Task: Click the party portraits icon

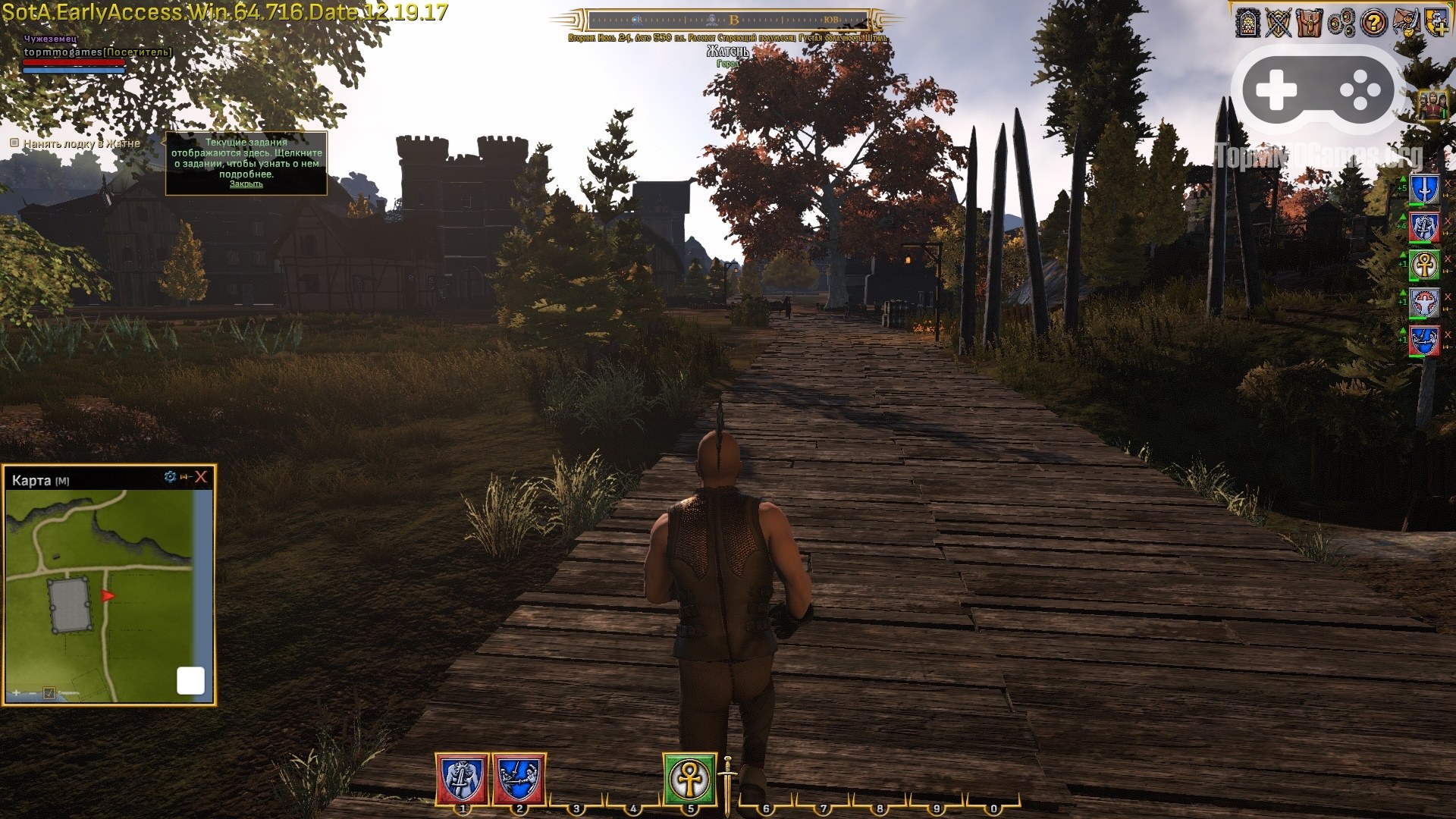Action: (x=1432, y=105)
